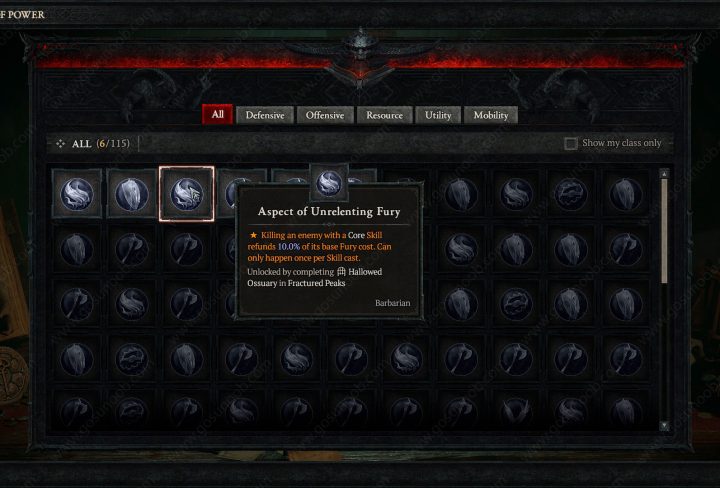Select the Offensive category tab
This screenshot has width=720, height=488.
tap(324, 115)
